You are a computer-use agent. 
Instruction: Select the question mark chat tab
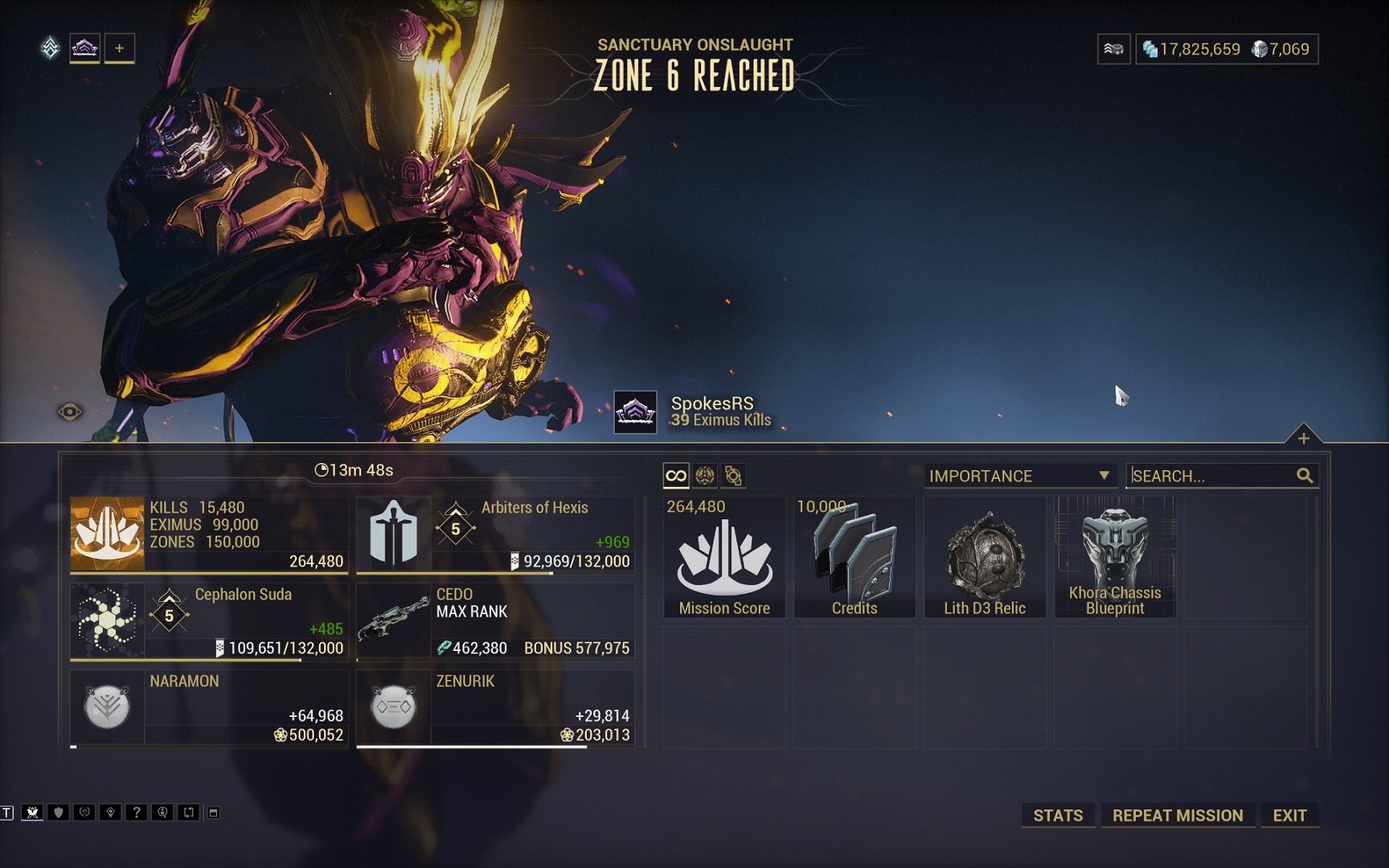(137, 813)
